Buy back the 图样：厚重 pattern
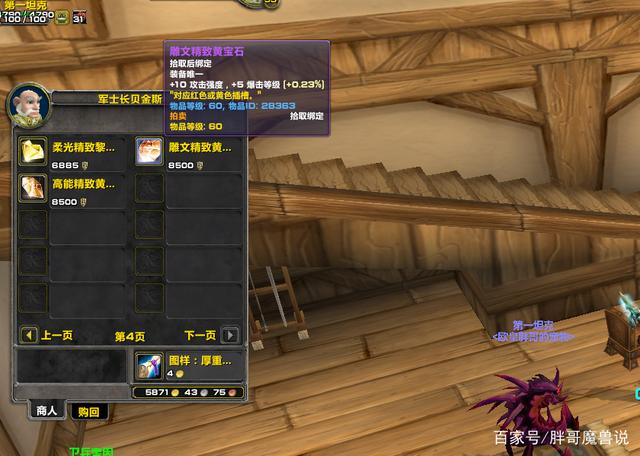640x456 pixels. (x=148, y=366)
